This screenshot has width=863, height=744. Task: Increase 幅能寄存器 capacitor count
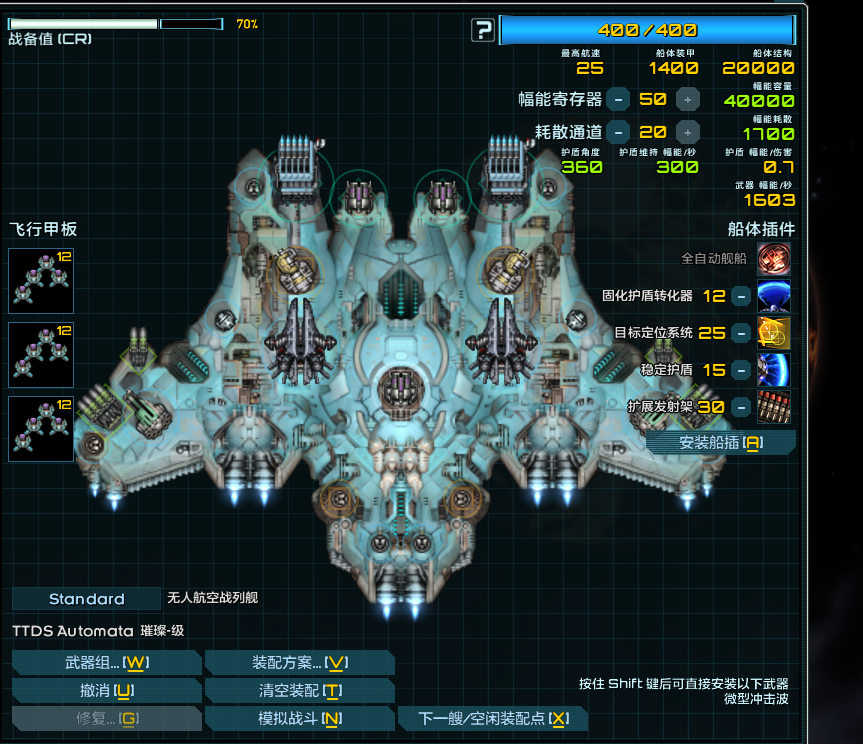tap(687, 99)
